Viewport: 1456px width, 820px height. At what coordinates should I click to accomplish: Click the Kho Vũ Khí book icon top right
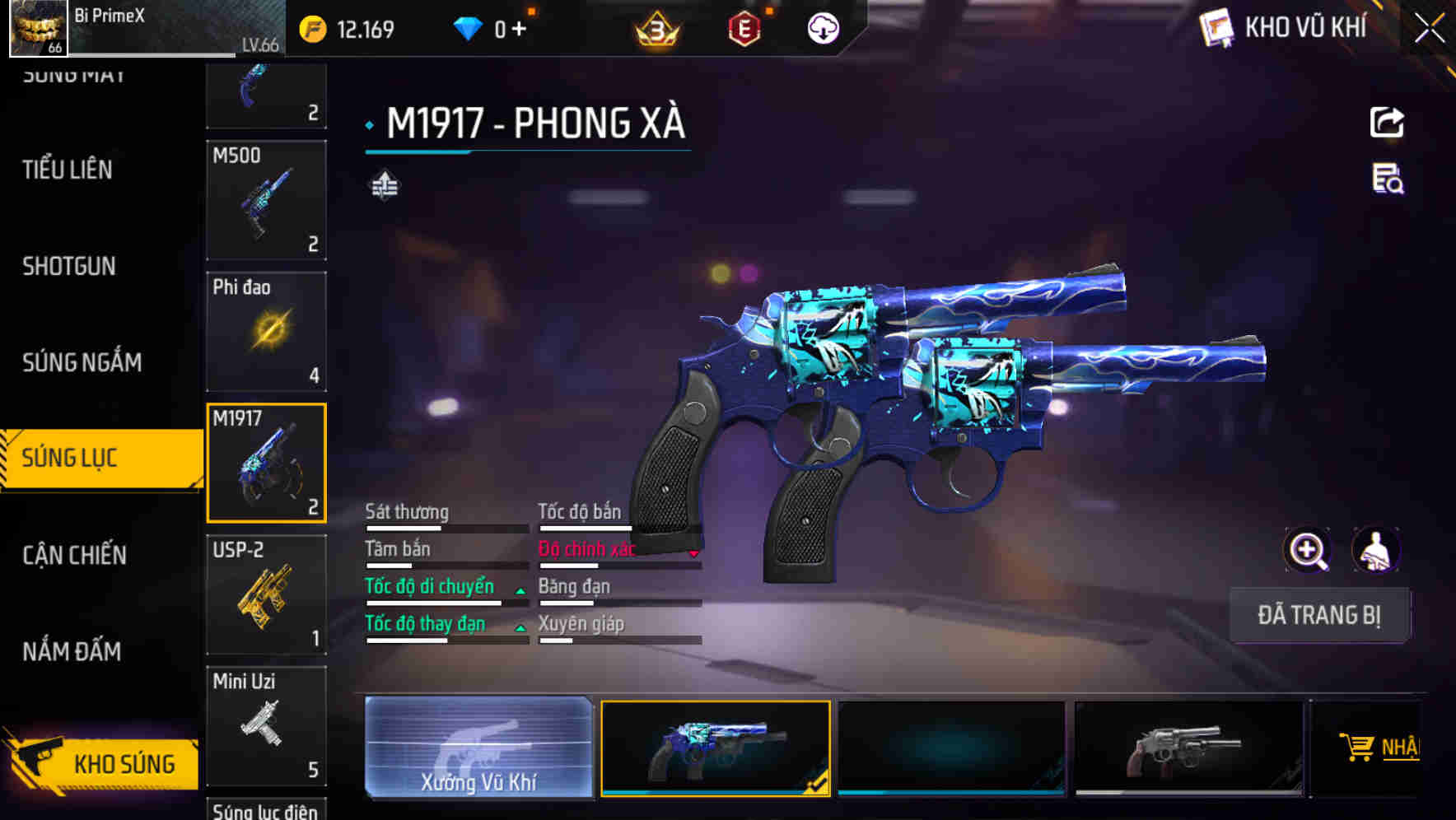tap(1215, 26)
